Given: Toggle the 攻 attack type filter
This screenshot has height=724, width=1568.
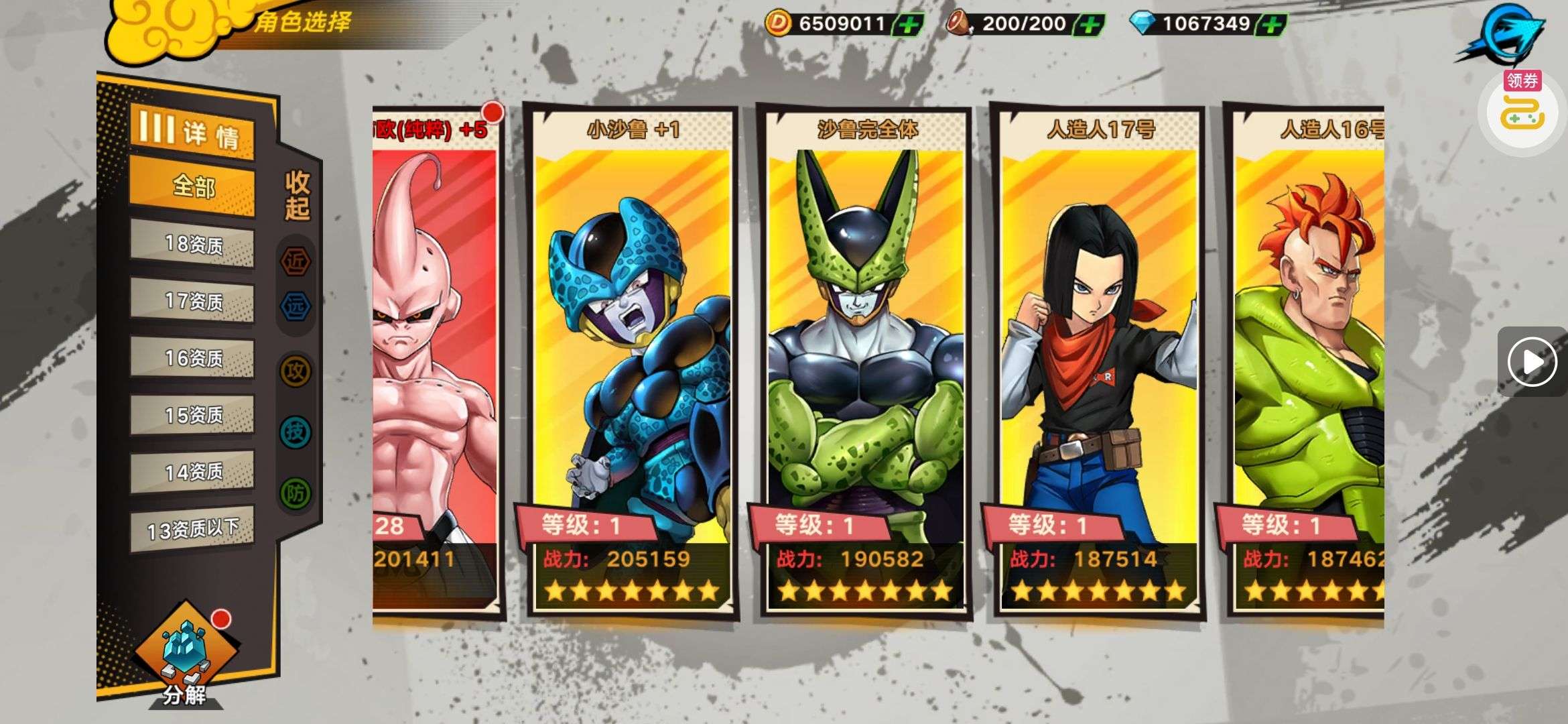Looking at the screenshot, I should (296, 370).
